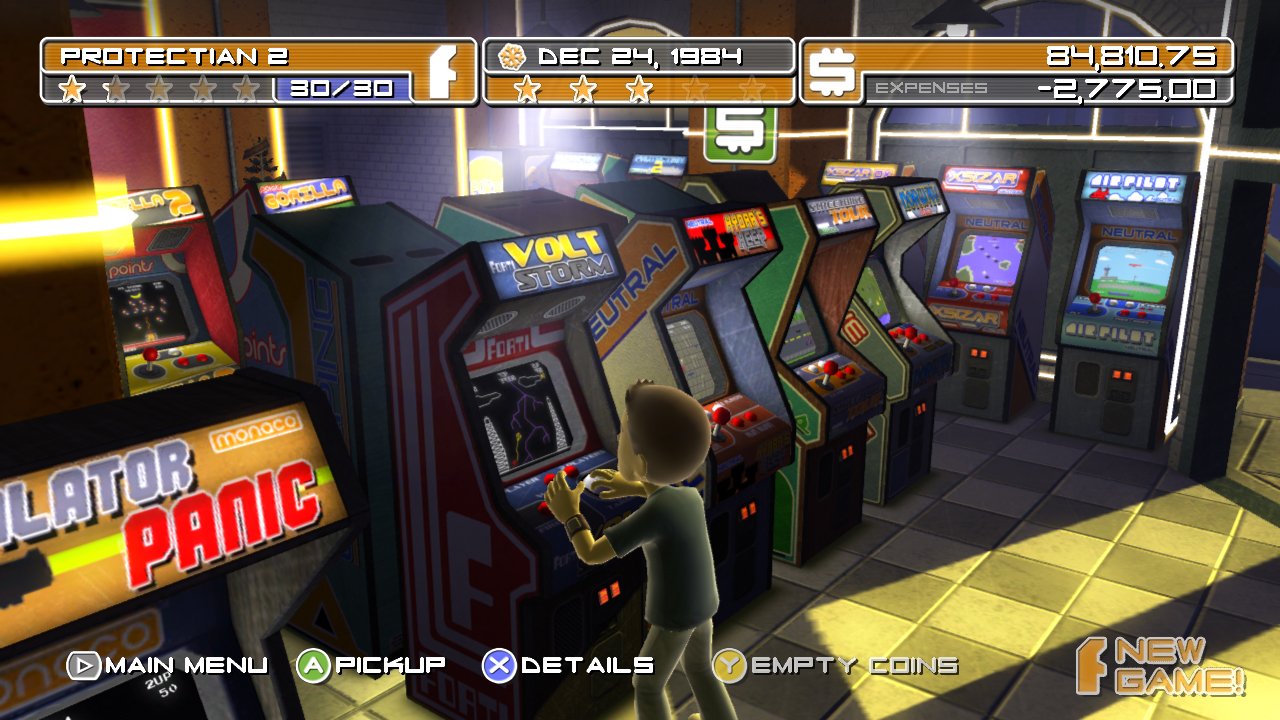Click the dollar sign icon on the money panel
The image size is (1280, 720).
click(x=832, y=72)
